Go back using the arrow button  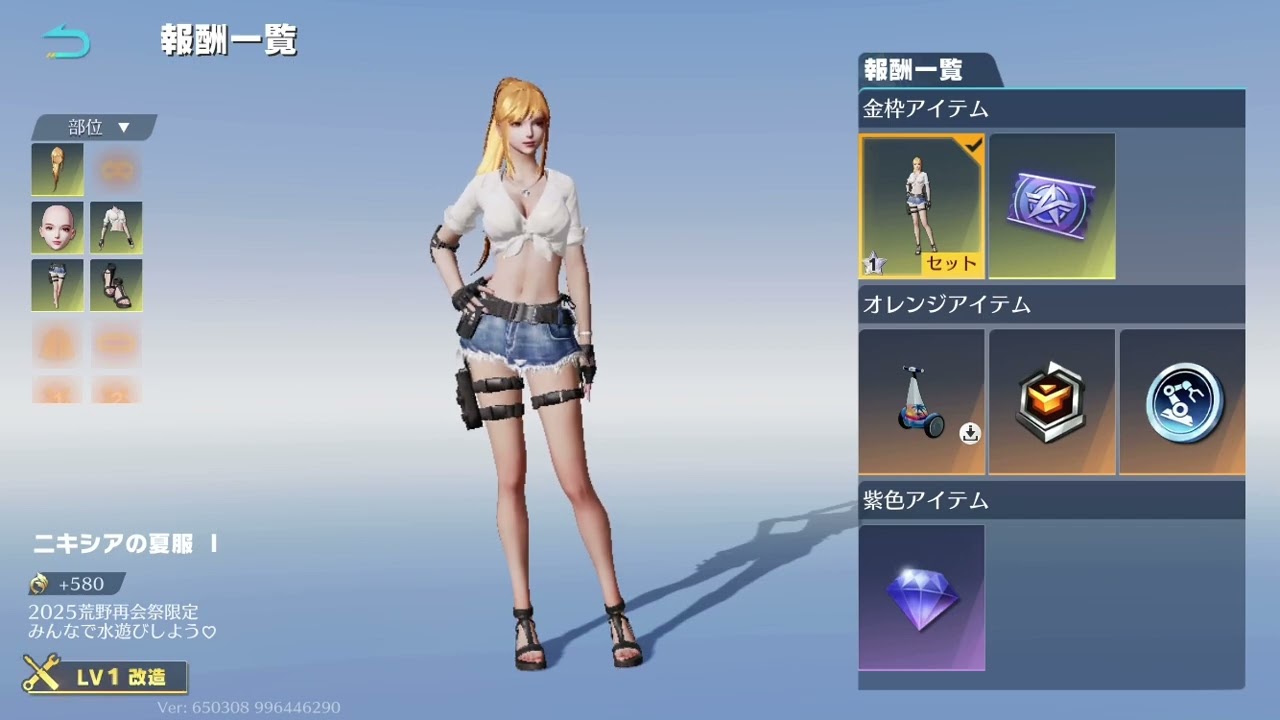coord(66,41)
